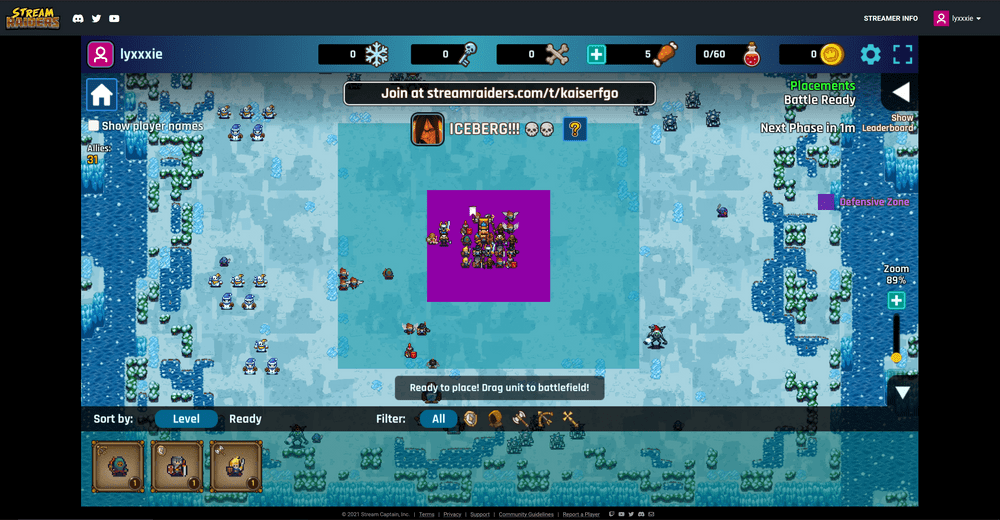Open the lyxxxie player profile icon
1000x520 pixels.
pyautogui.click(x=100, y=54)
